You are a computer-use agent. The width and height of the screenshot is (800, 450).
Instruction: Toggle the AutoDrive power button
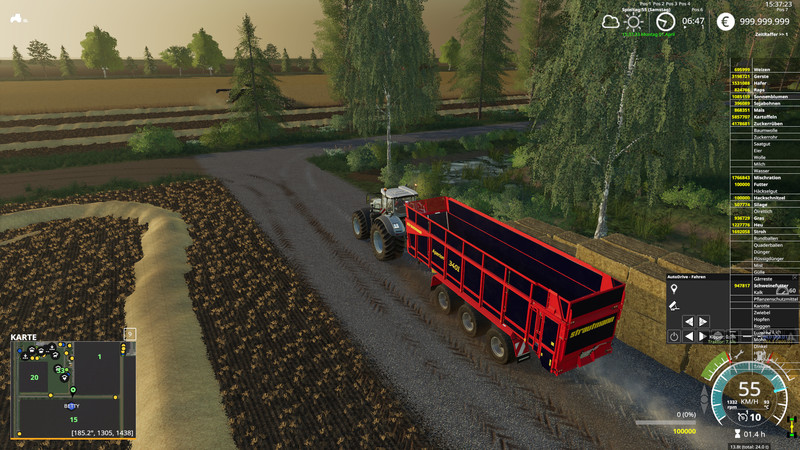tap(674, 337)
